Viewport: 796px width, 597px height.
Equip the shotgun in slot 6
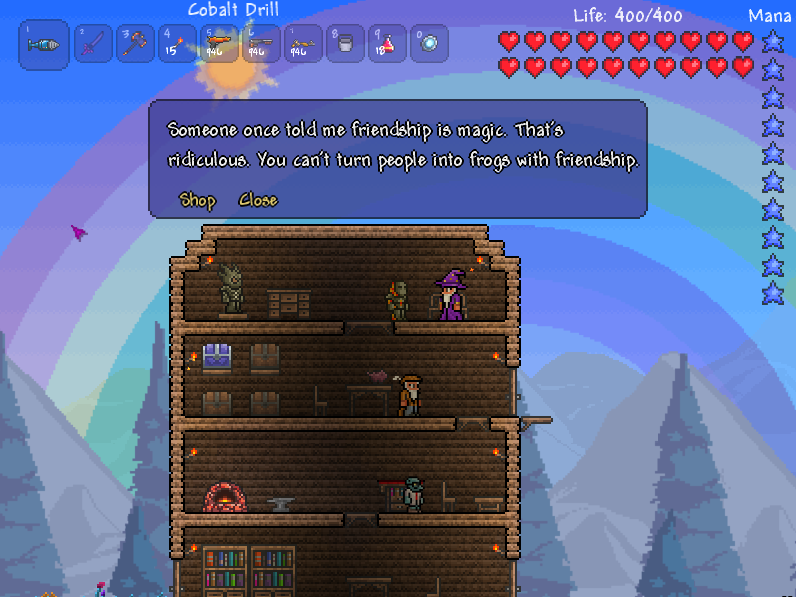[261, 44]
